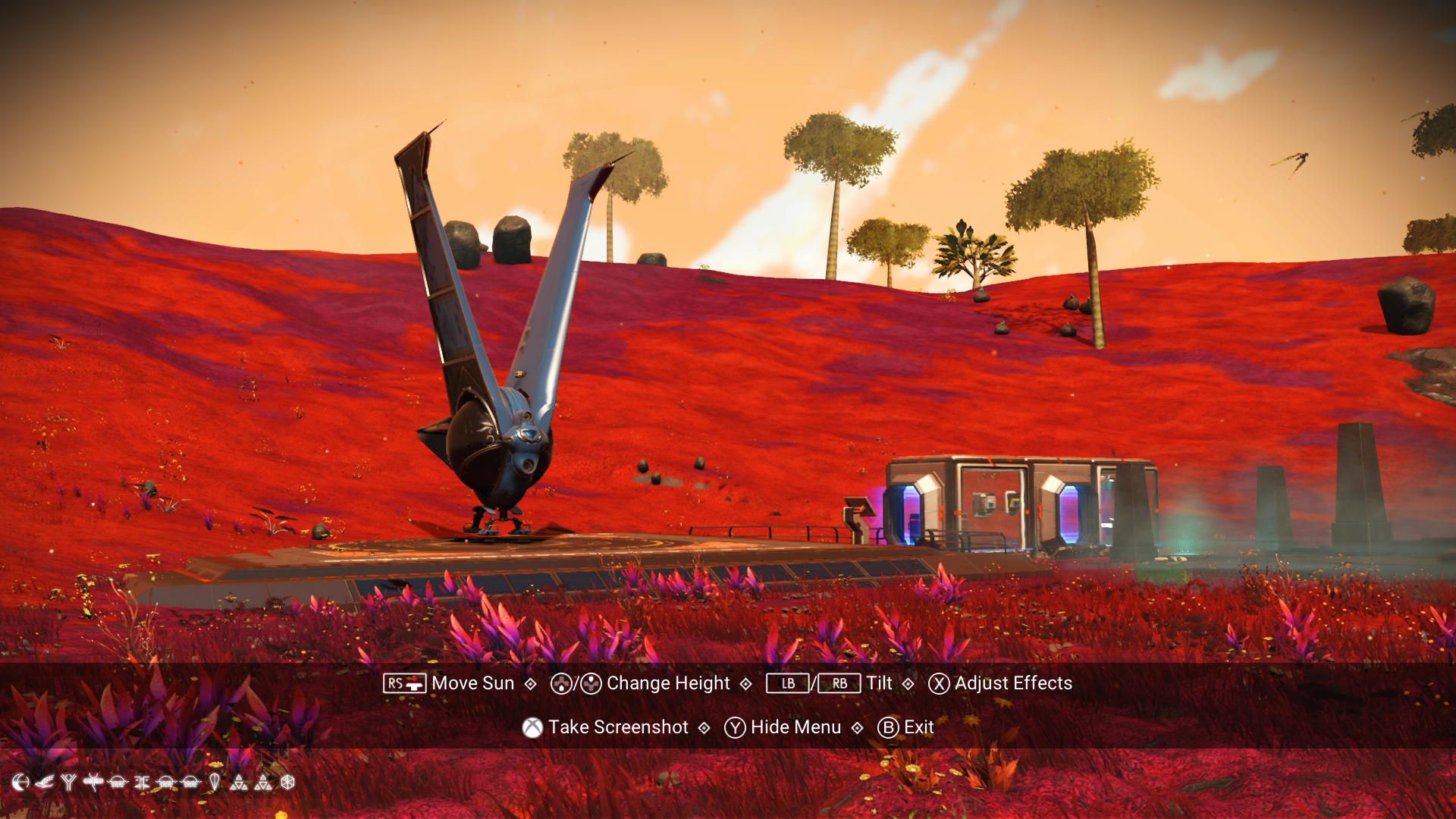Select the hexagonal Atlas glyph
The height and width of the screenshot is (819, 1456).
(287, 783)
